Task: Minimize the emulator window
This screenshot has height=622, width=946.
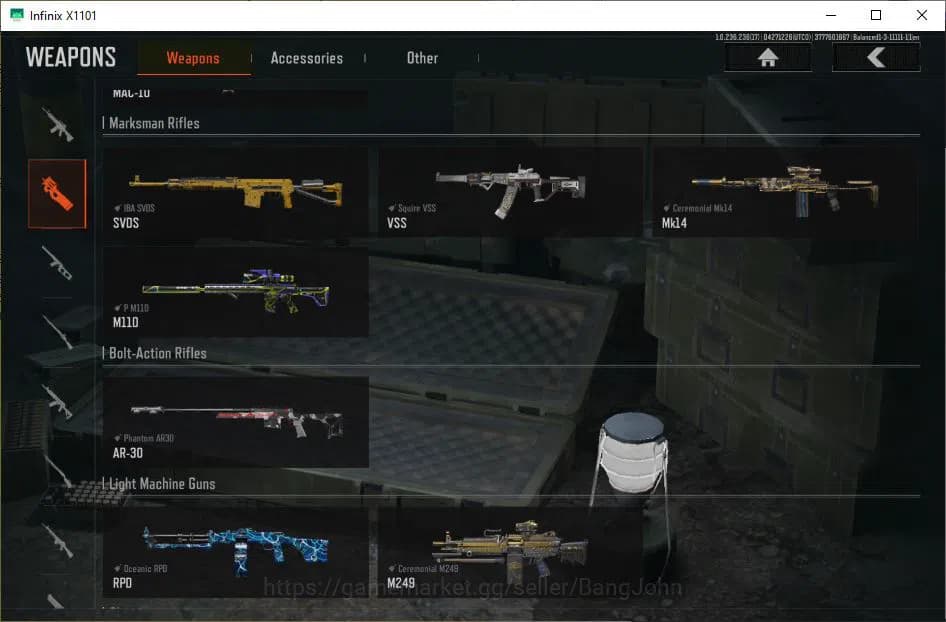Action: [830, 15]
